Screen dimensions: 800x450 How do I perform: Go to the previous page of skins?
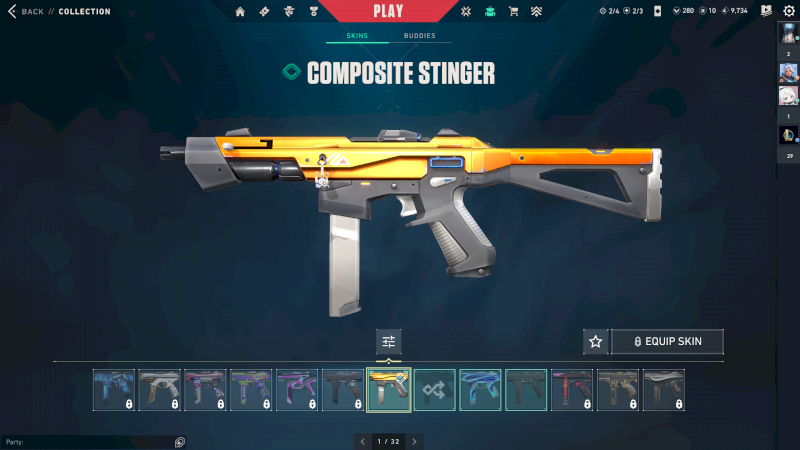tap(363, 441)
